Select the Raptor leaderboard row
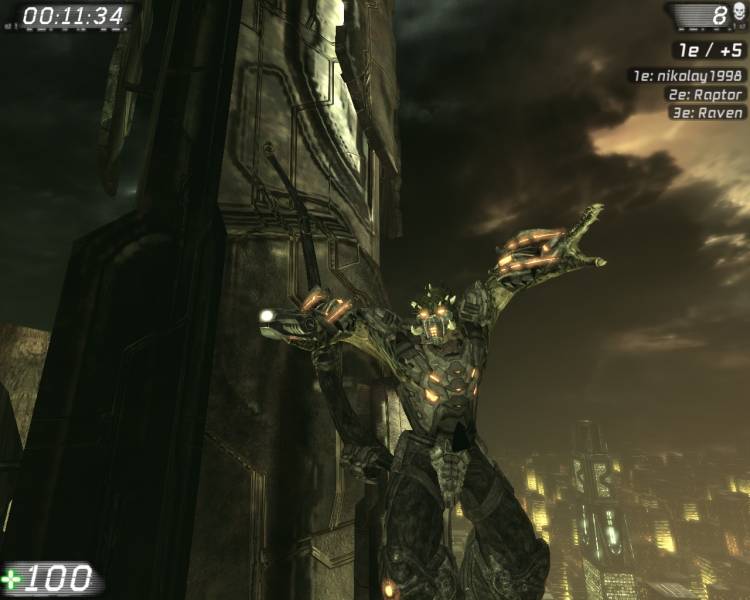Screen dimensions: 750x600 [705, 94]
